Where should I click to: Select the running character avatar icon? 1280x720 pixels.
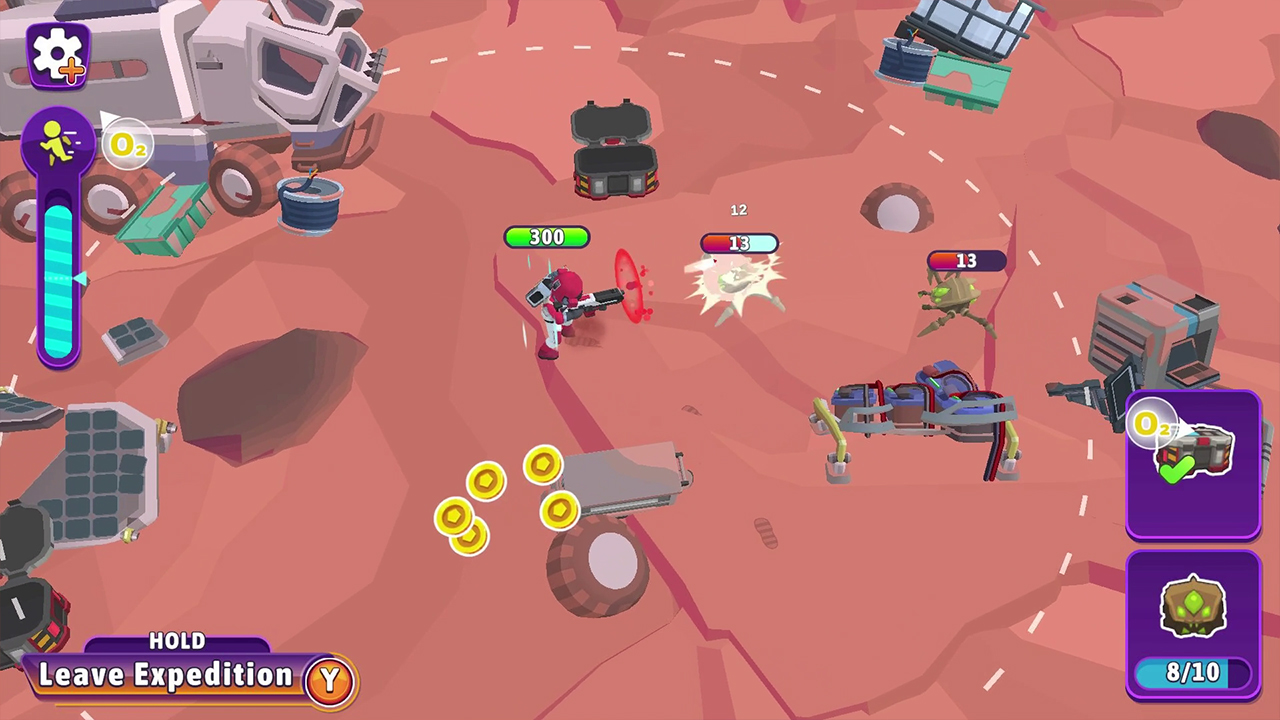(55, 140)
